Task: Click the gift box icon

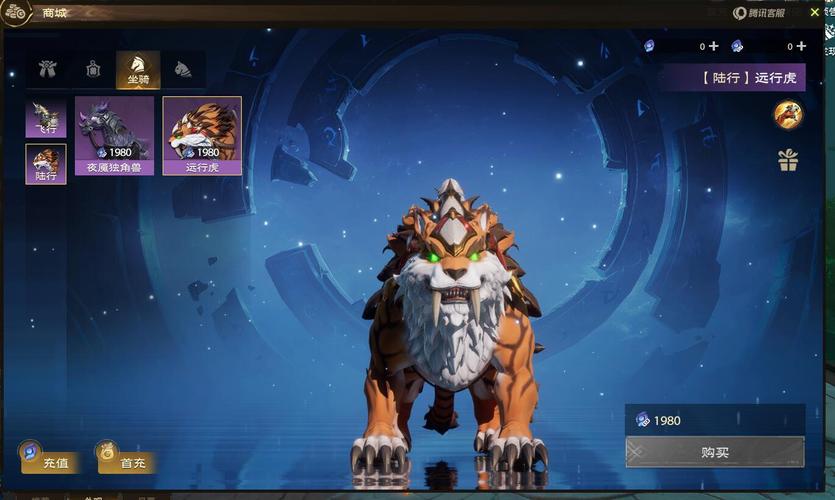Action: coord(788,160)
